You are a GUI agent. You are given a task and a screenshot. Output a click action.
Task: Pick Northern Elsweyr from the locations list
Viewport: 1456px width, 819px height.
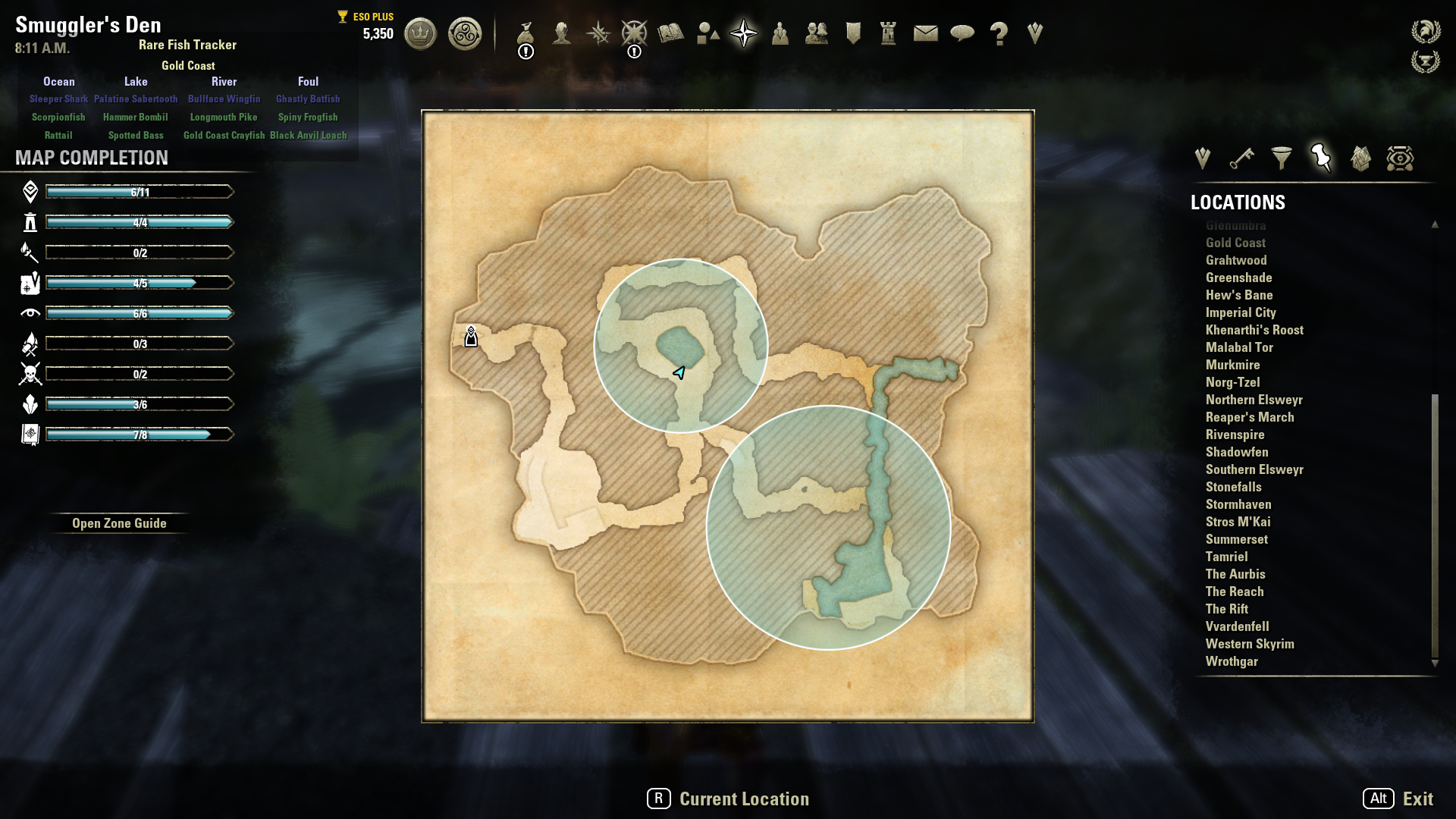point(1254,400)
